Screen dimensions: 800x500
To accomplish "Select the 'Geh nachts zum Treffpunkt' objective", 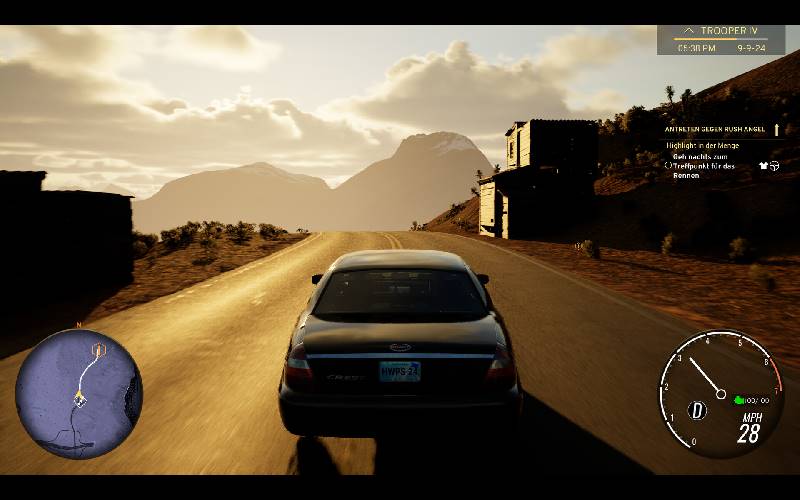I will [704, 165].
